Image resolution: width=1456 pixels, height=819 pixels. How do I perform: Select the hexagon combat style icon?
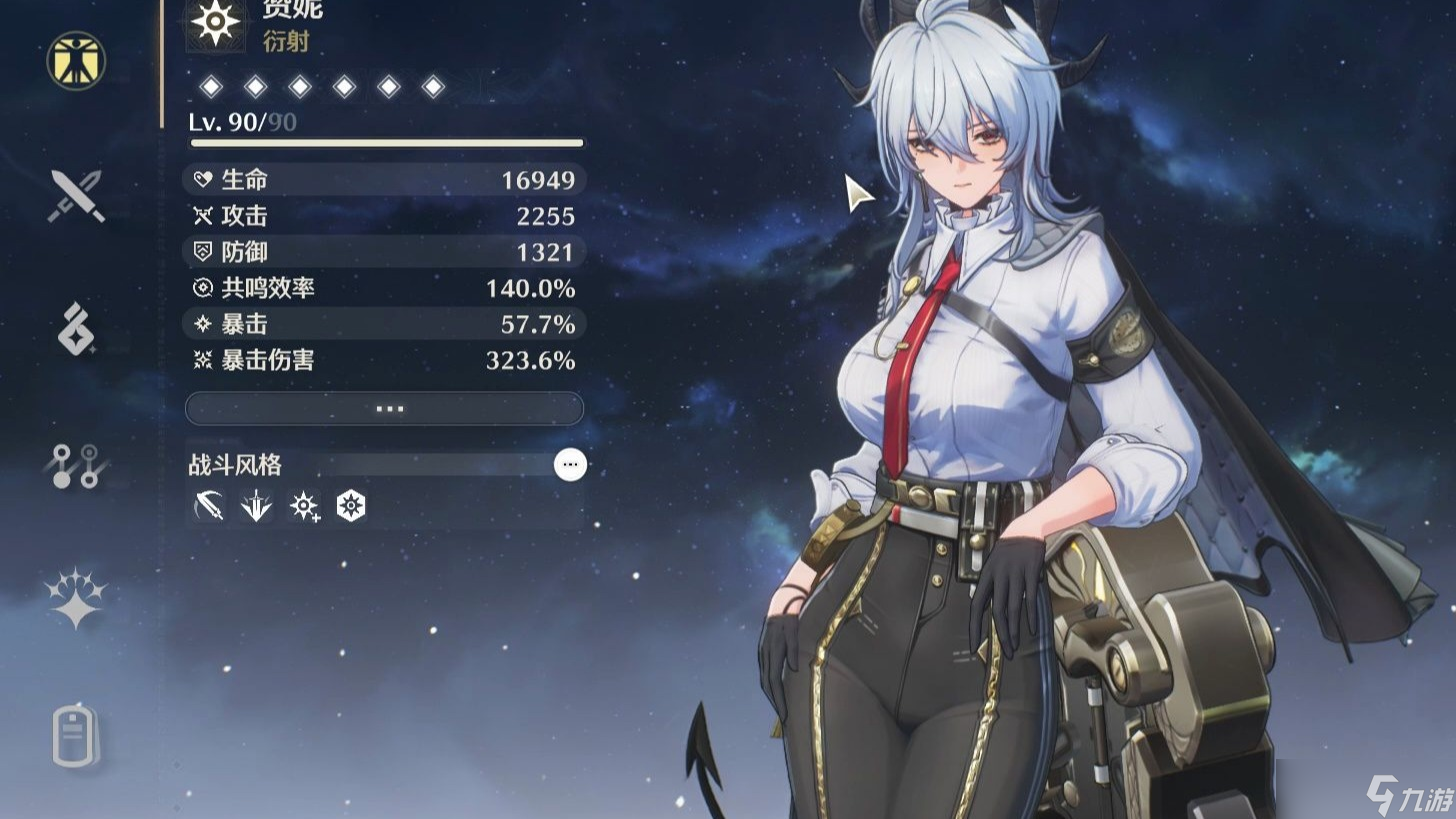pyautogui.click(x=351, y=507)
